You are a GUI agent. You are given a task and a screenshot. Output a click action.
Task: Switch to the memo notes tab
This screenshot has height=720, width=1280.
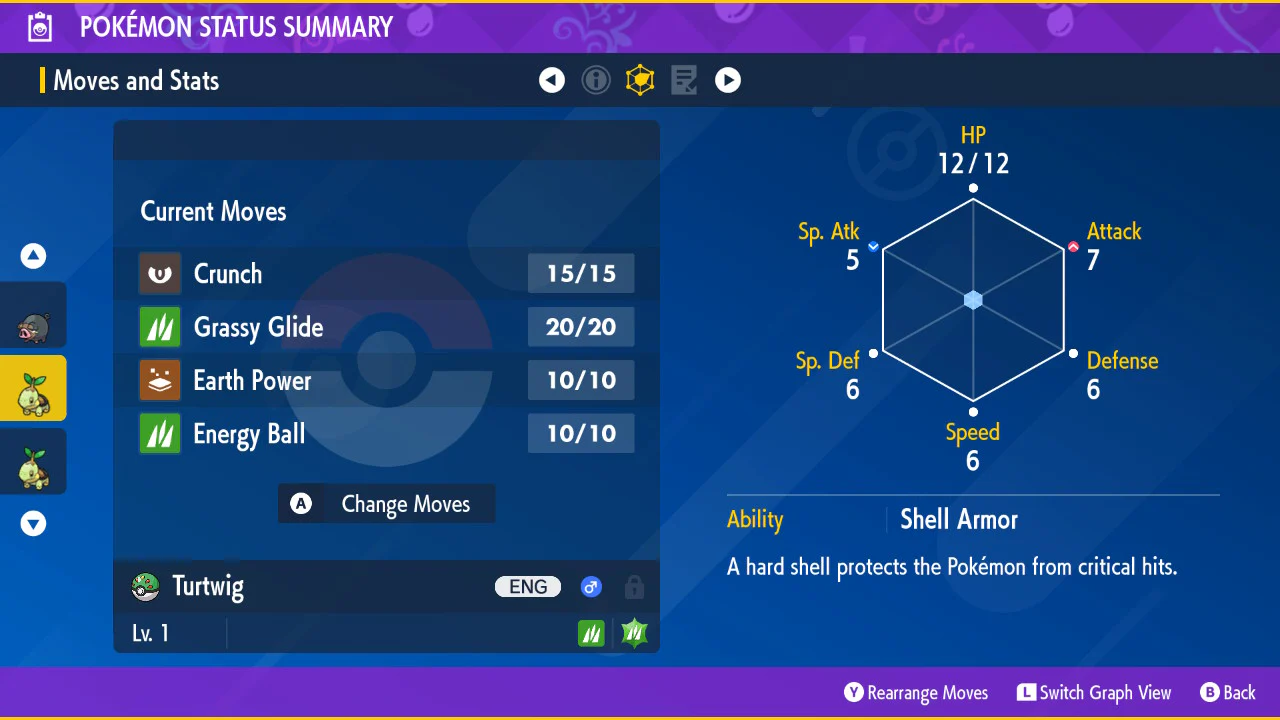coord(684,80)
